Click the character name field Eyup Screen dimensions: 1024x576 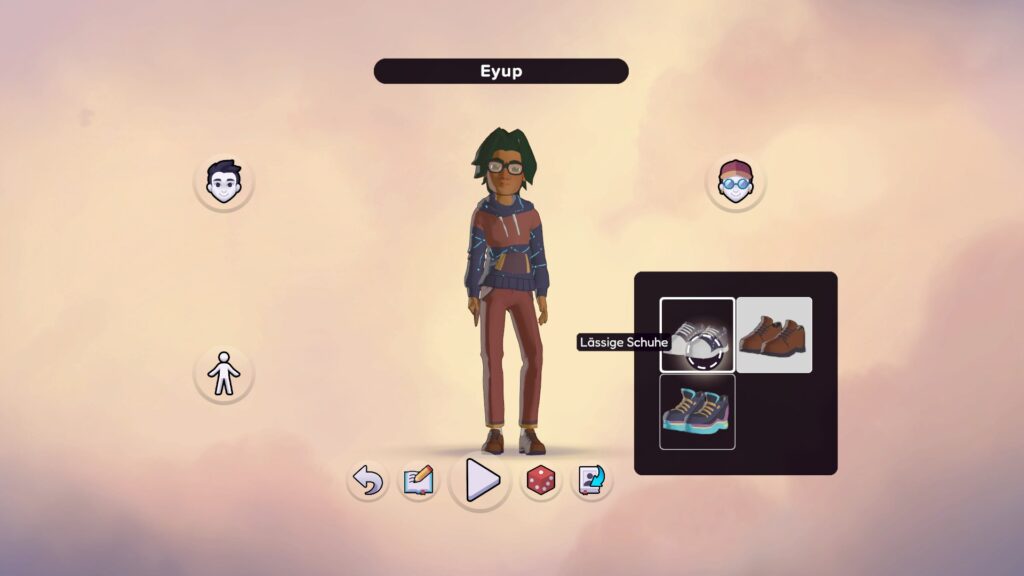click(x=501, y=72)
